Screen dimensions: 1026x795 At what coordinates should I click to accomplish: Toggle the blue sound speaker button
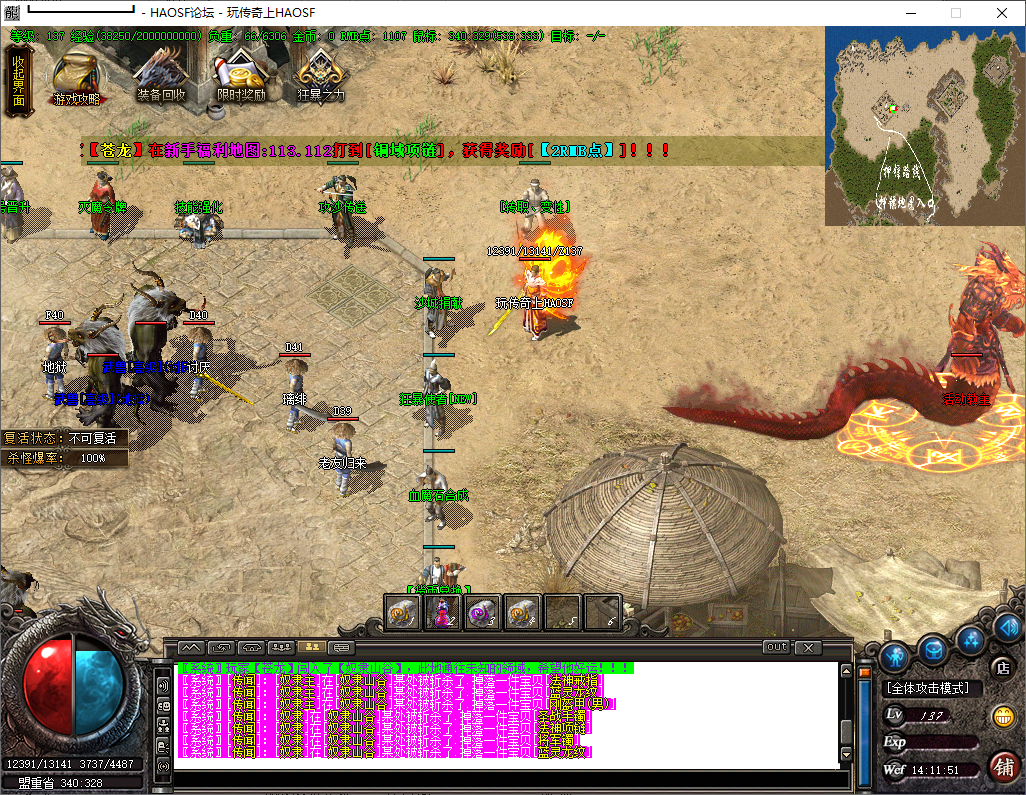[x=1006, y=628]
